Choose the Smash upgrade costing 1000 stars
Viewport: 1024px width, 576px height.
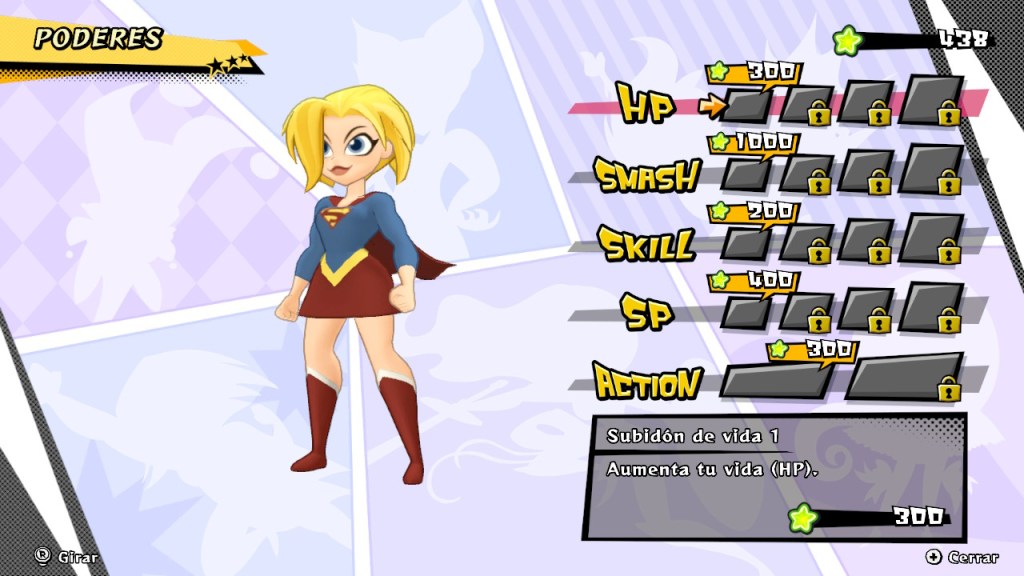746,174
